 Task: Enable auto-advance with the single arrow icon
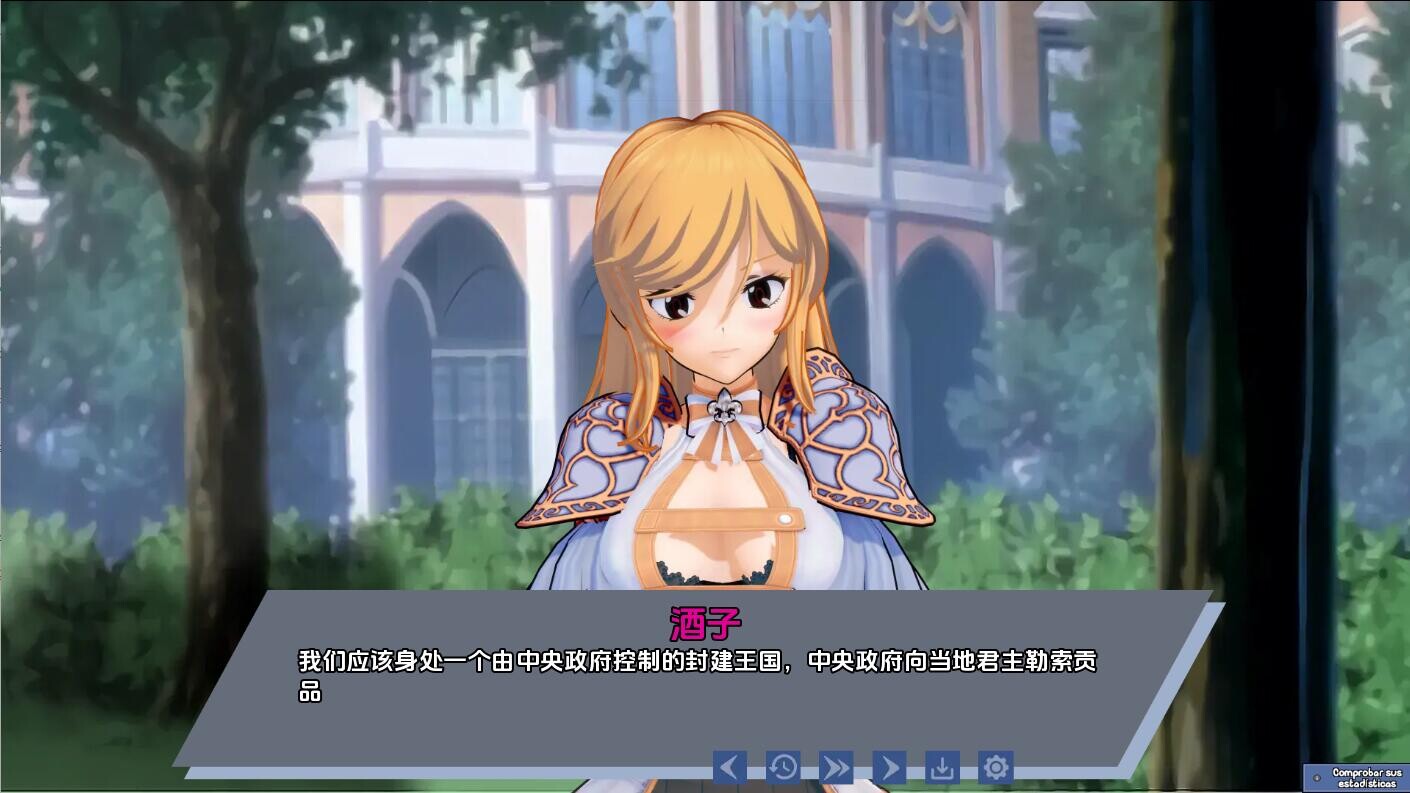point(890,768)
